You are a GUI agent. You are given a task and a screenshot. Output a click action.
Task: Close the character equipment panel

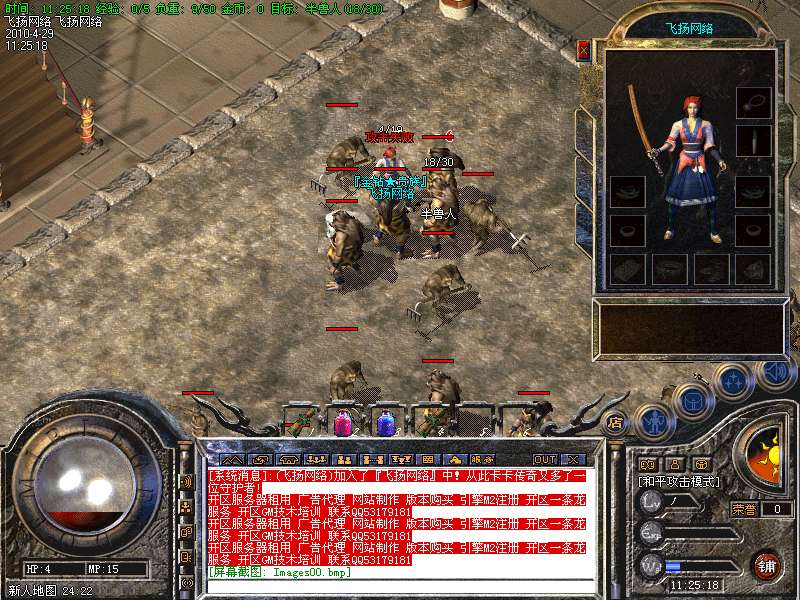click(x=584, y=49)
